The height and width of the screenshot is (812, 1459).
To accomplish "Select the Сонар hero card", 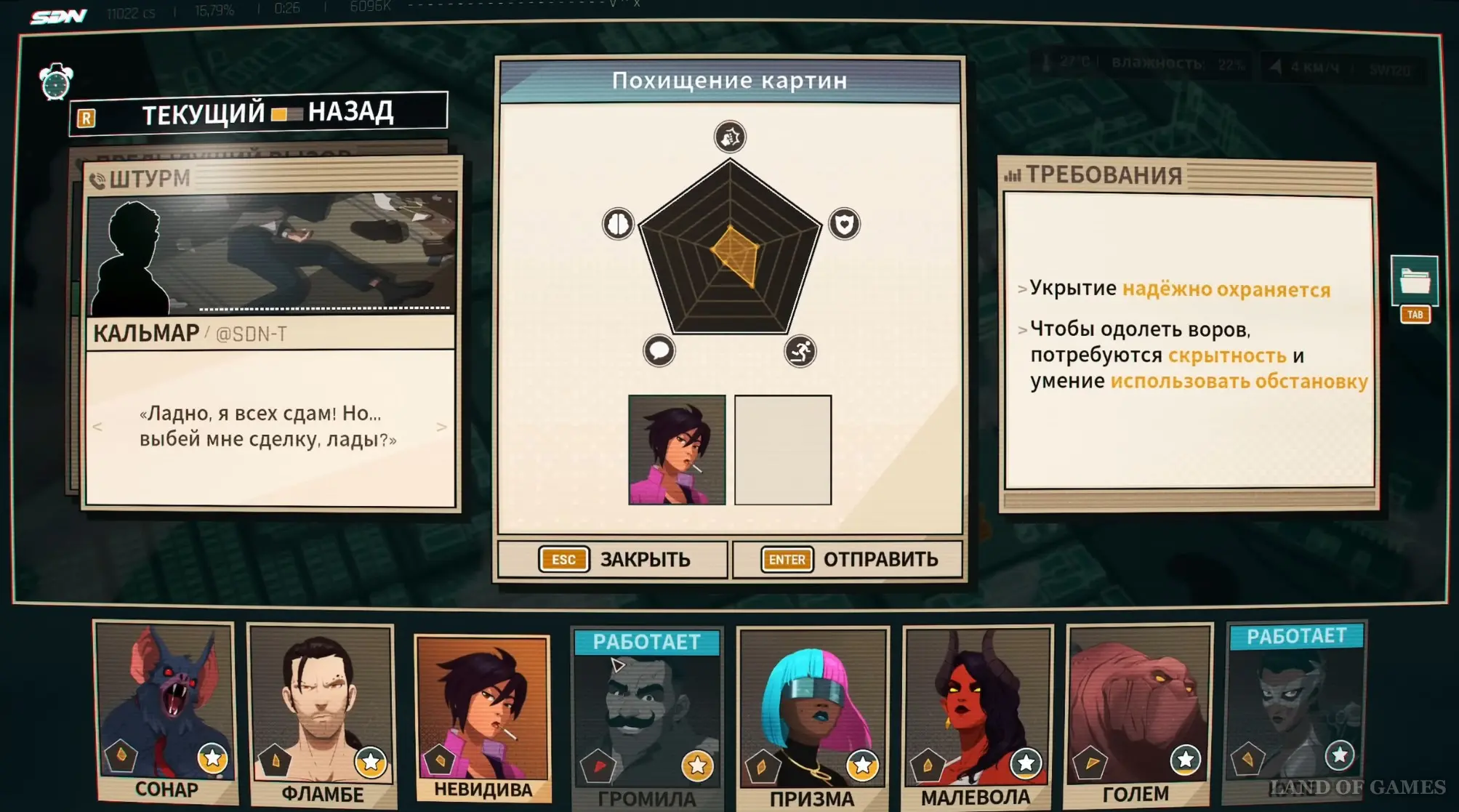I will 166,710.
